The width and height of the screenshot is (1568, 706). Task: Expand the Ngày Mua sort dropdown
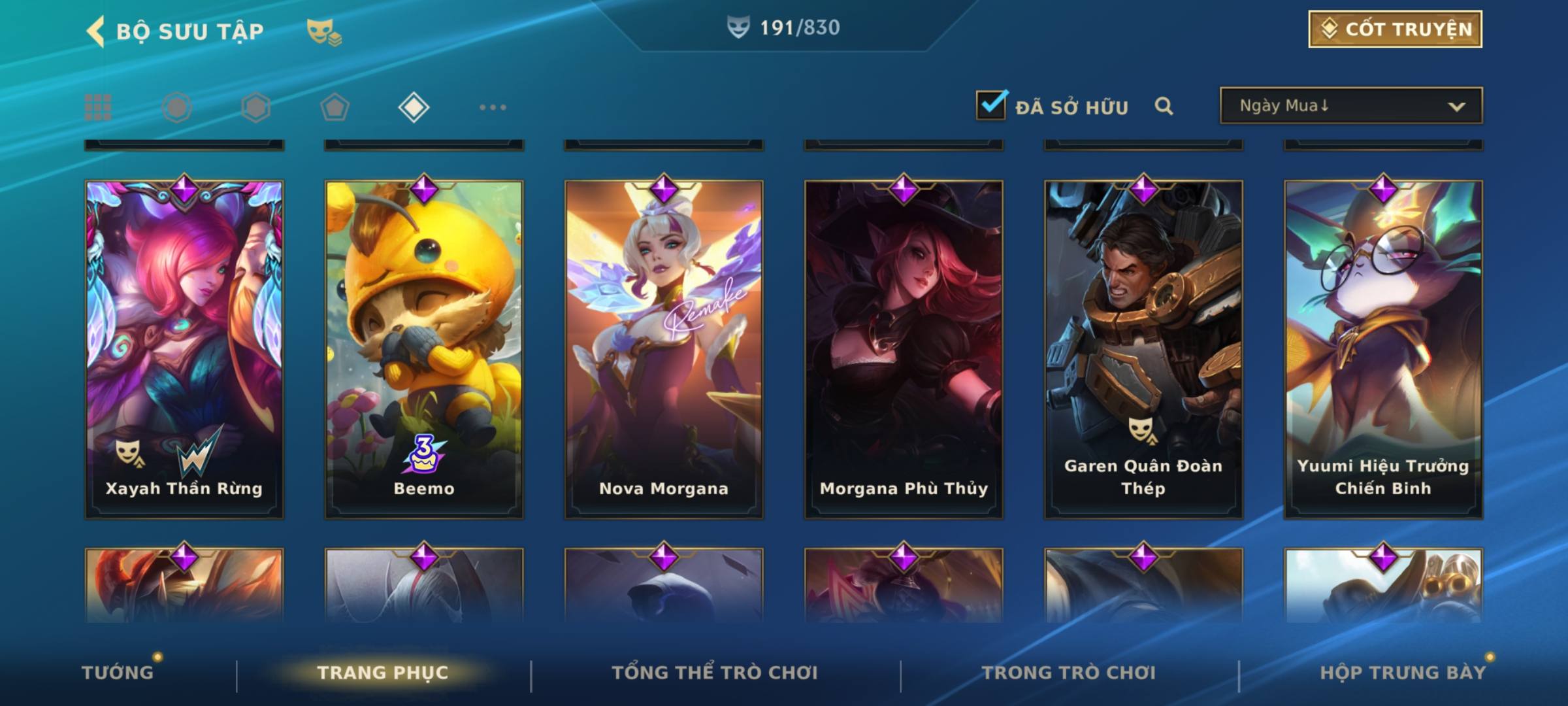coord(1350,106)
